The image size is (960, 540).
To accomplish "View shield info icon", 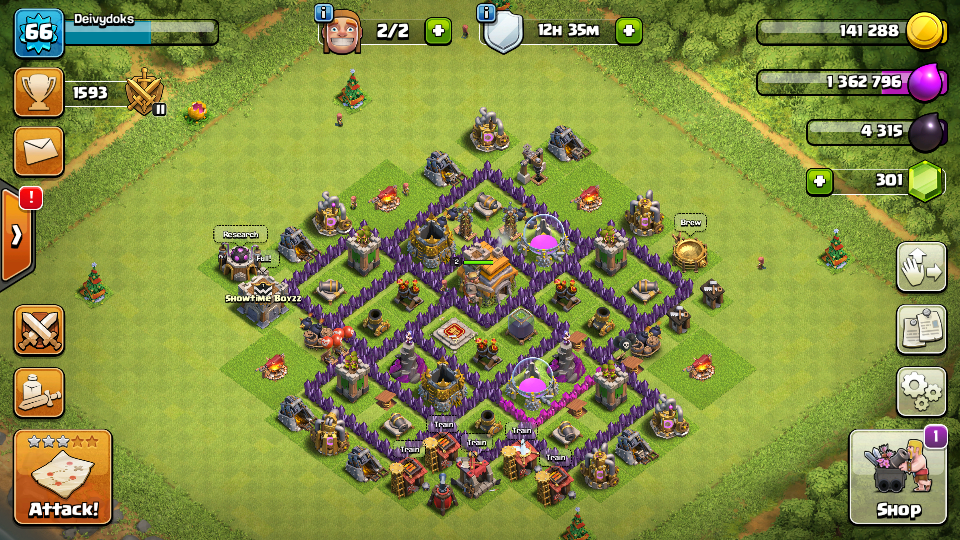I will [487, 13].
